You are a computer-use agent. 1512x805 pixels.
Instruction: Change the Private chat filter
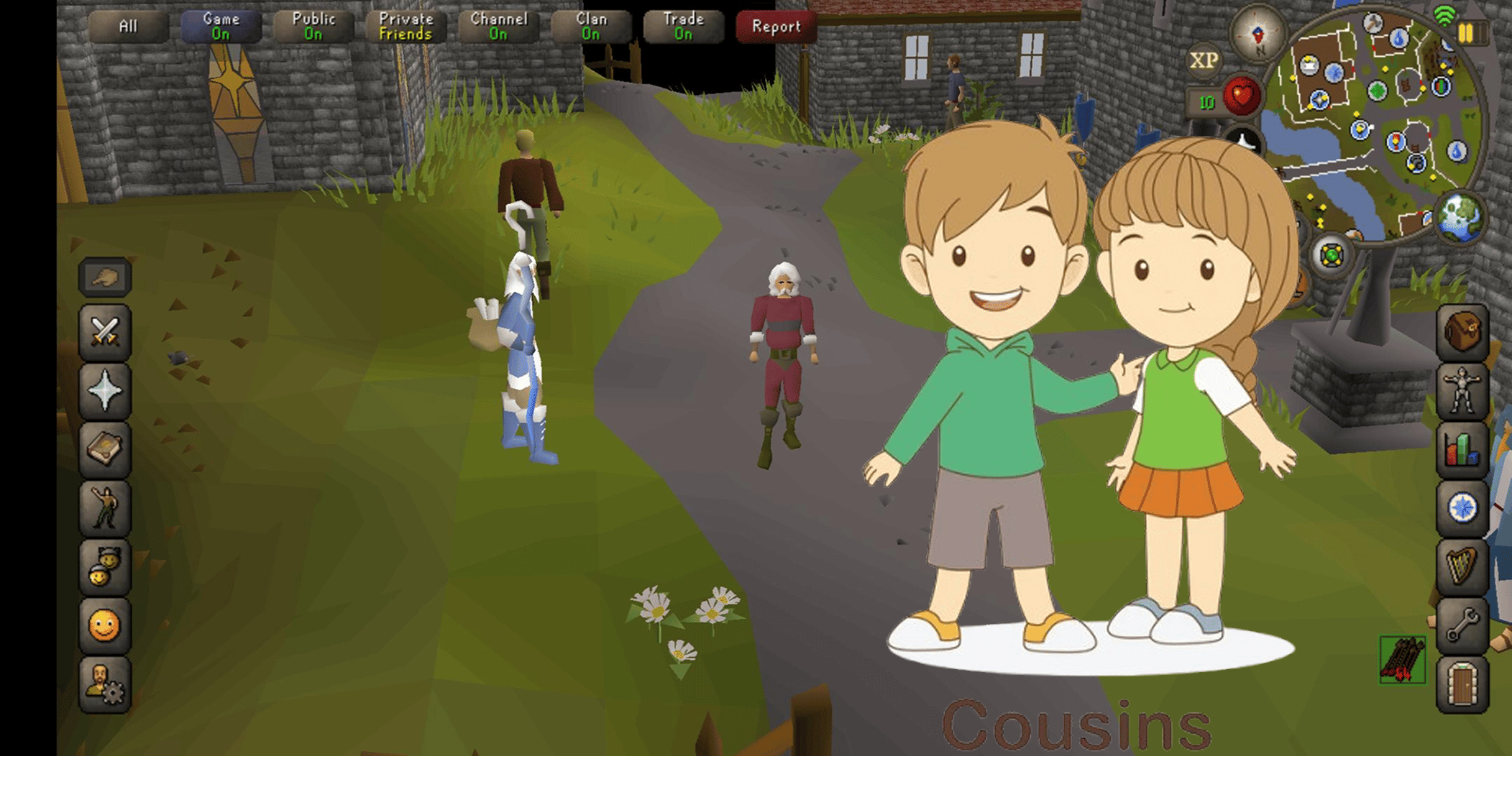tap(406, 27)
